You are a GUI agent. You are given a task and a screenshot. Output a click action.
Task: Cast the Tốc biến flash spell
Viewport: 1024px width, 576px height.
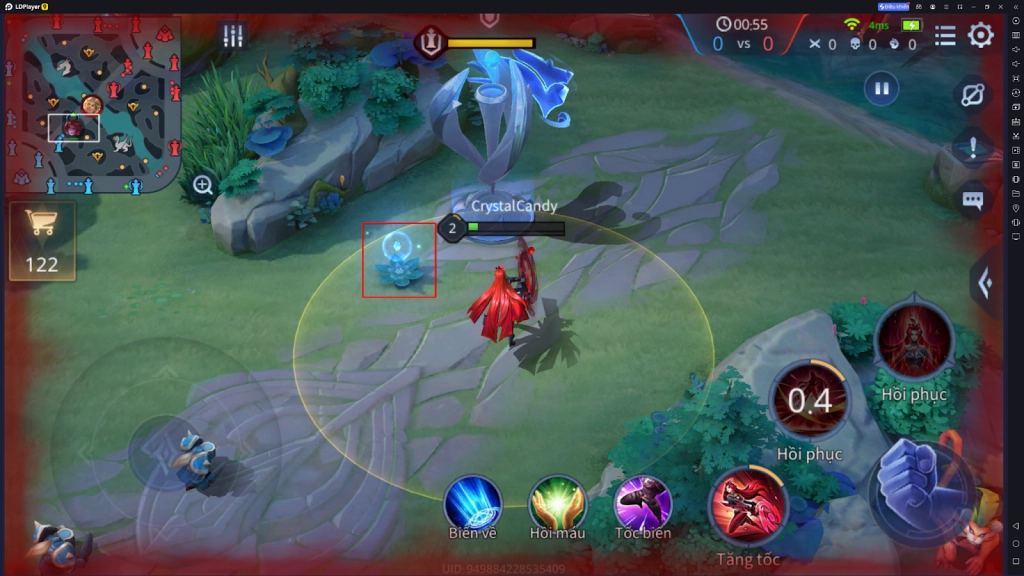(x=642, y=502)
